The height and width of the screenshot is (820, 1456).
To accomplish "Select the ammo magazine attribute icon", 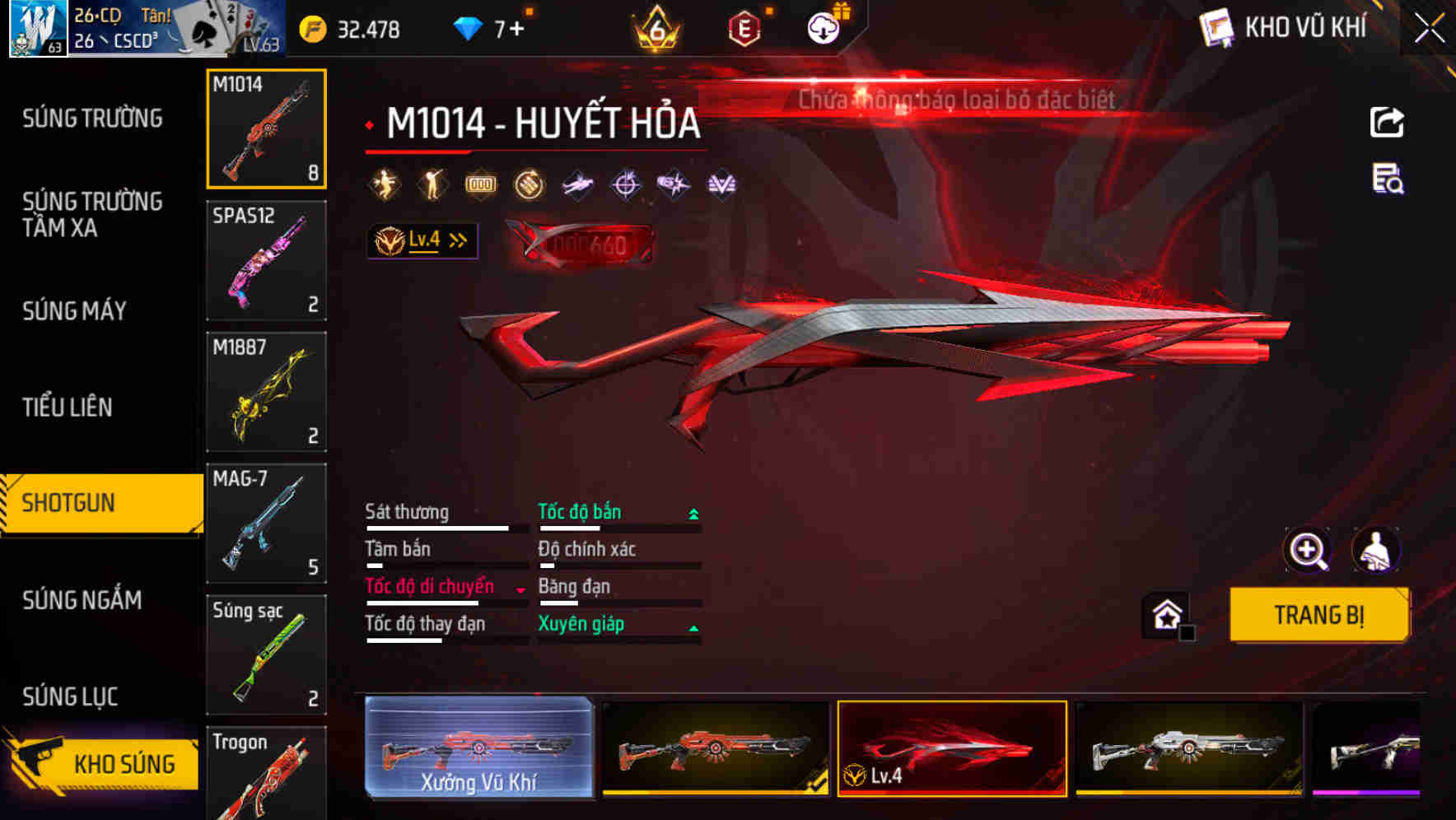I will (480, 184).
